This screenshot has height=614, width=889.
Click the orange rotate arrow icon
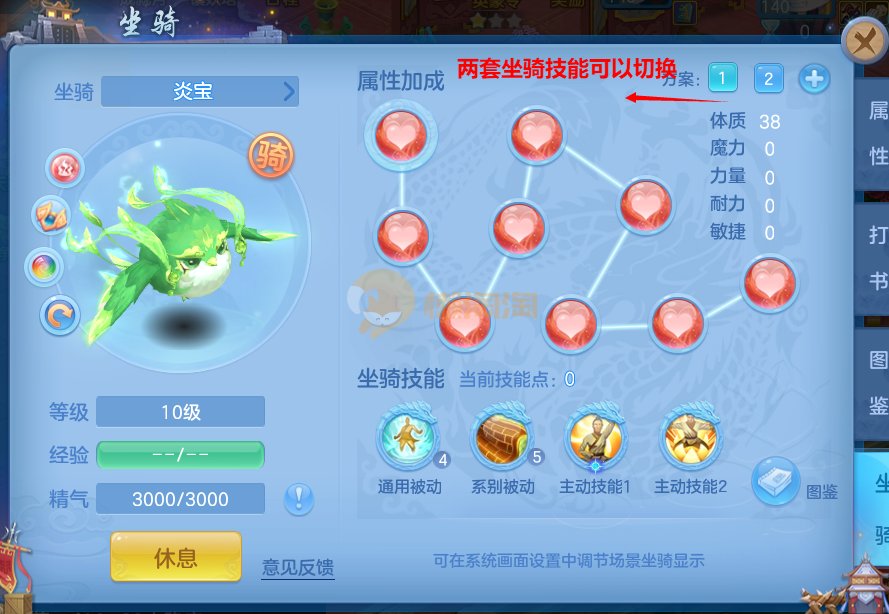(x=60, y=316)
